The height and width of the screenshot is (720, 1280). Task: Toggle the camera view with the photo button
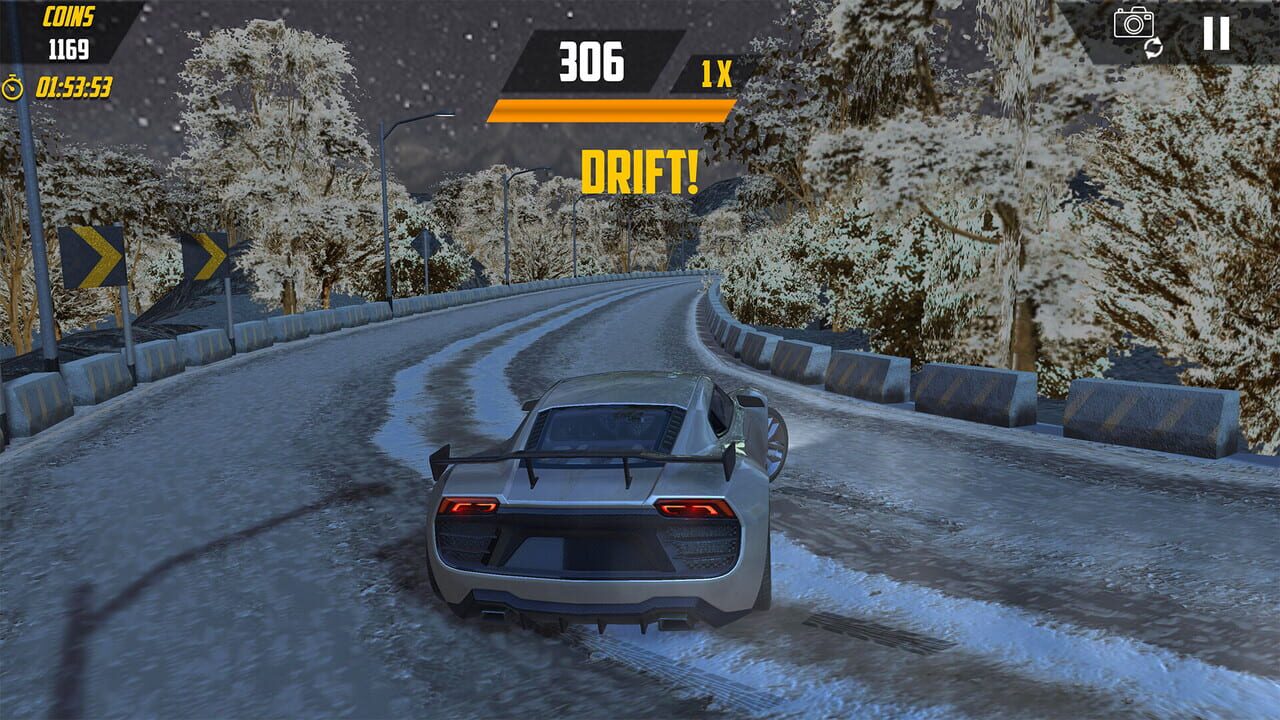1134,28
